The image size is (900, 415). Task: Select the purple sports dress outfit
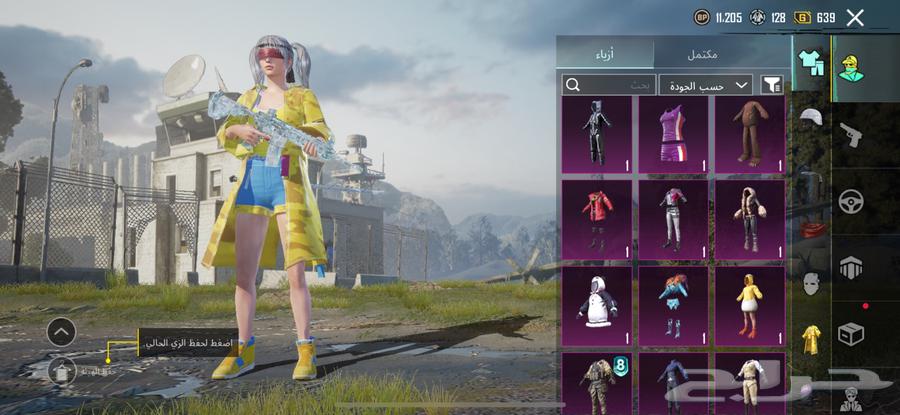pos(673,134)
